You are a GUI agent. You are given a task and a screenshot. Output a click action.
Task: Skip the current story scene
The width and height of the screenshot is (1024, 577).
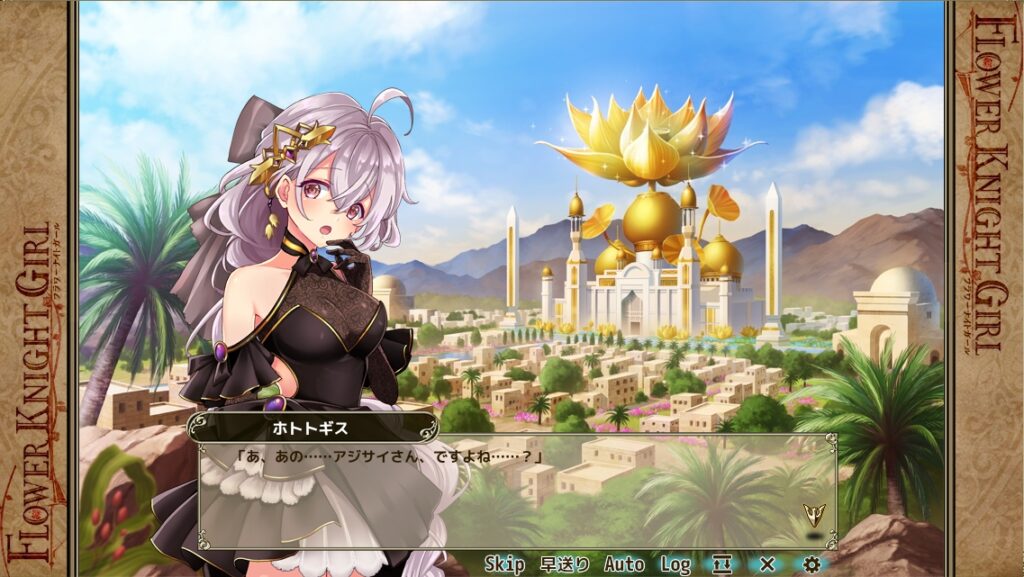click(x=504, y=564)
